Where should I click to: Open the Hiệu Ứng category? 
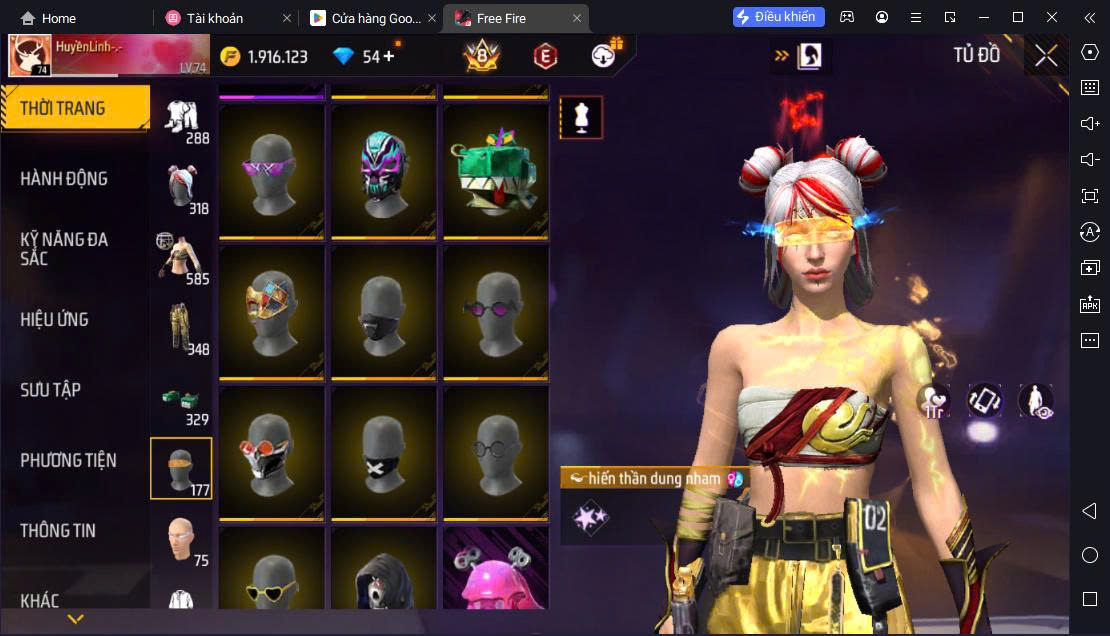[55, 320]
